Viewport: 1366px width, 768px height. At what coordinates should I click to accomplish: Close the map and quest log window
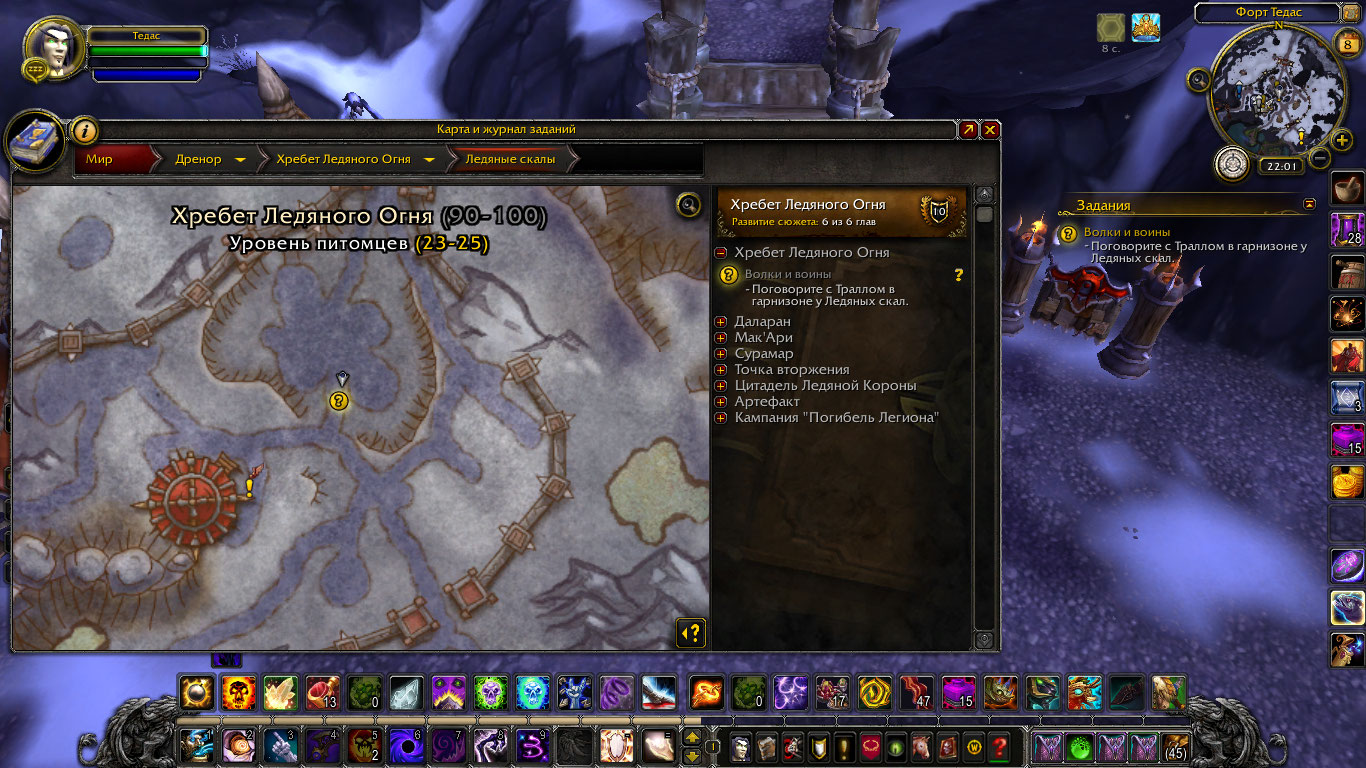click(x=990, y=130)
